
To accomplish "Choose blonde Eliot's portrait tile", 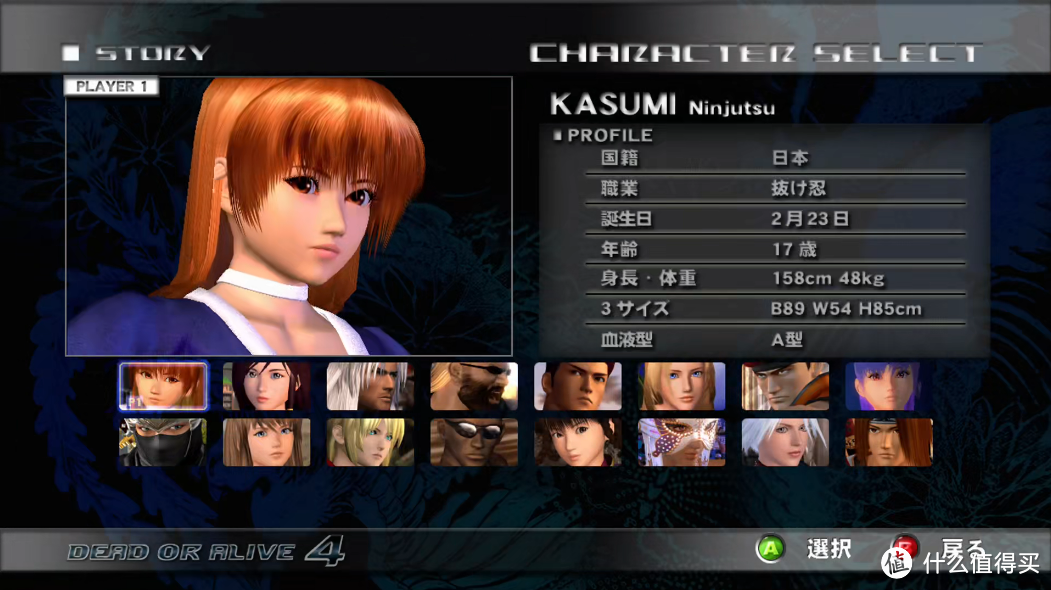I will pyautogui.click(x=370, y=442).
